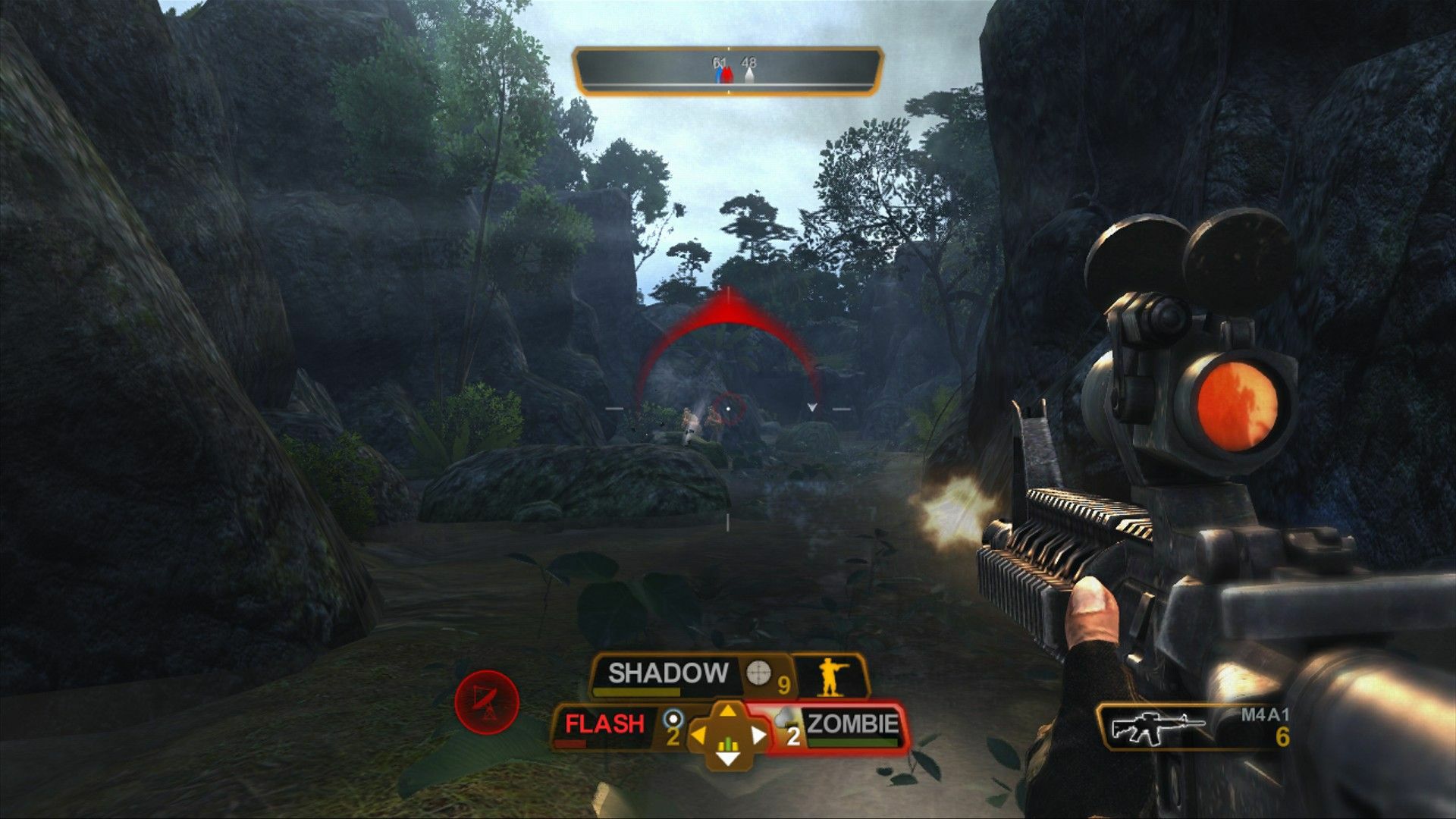Click SHADOW's yellow health bar
Viewport: 1456px width, 819px height.
635,692
